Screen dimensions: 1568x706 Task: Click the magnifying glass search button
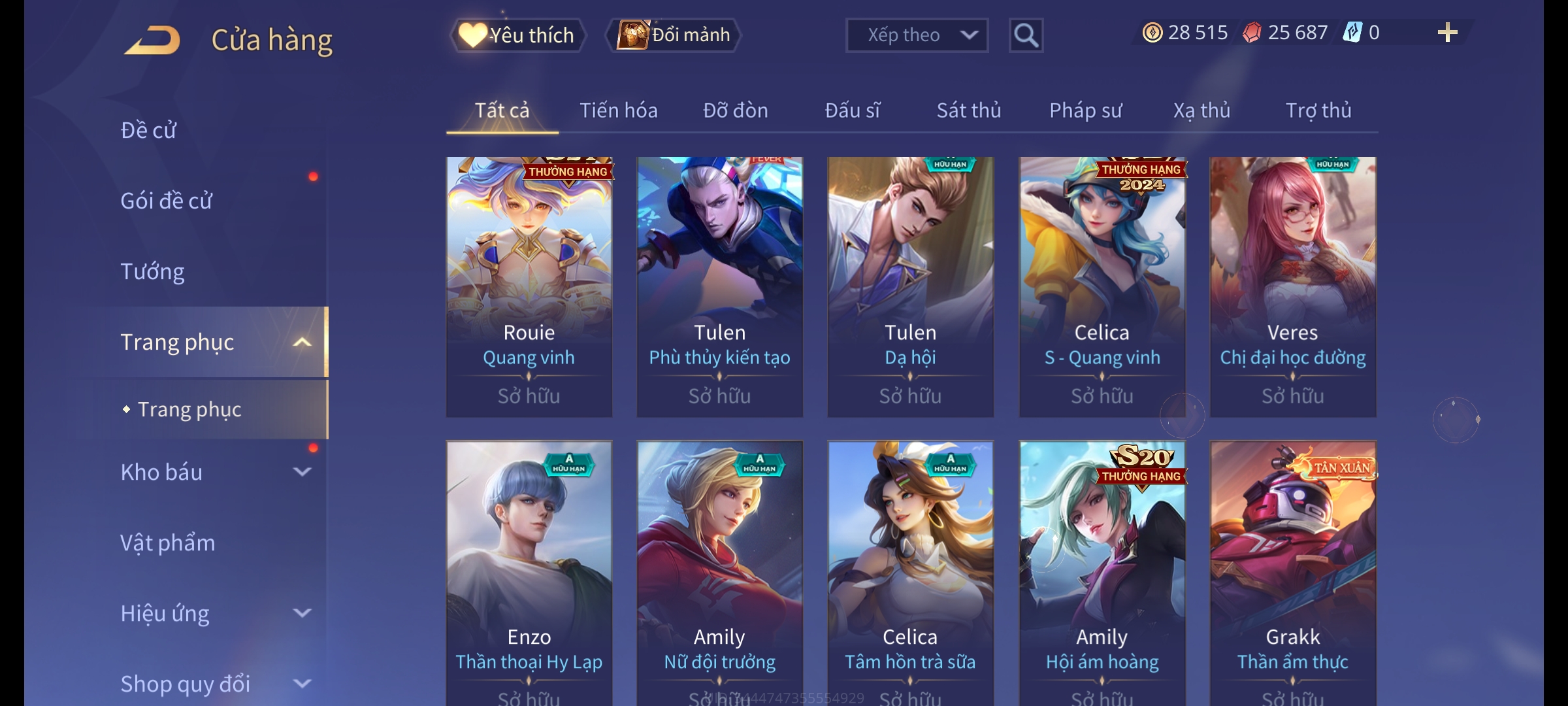[x=1026, y=35]
